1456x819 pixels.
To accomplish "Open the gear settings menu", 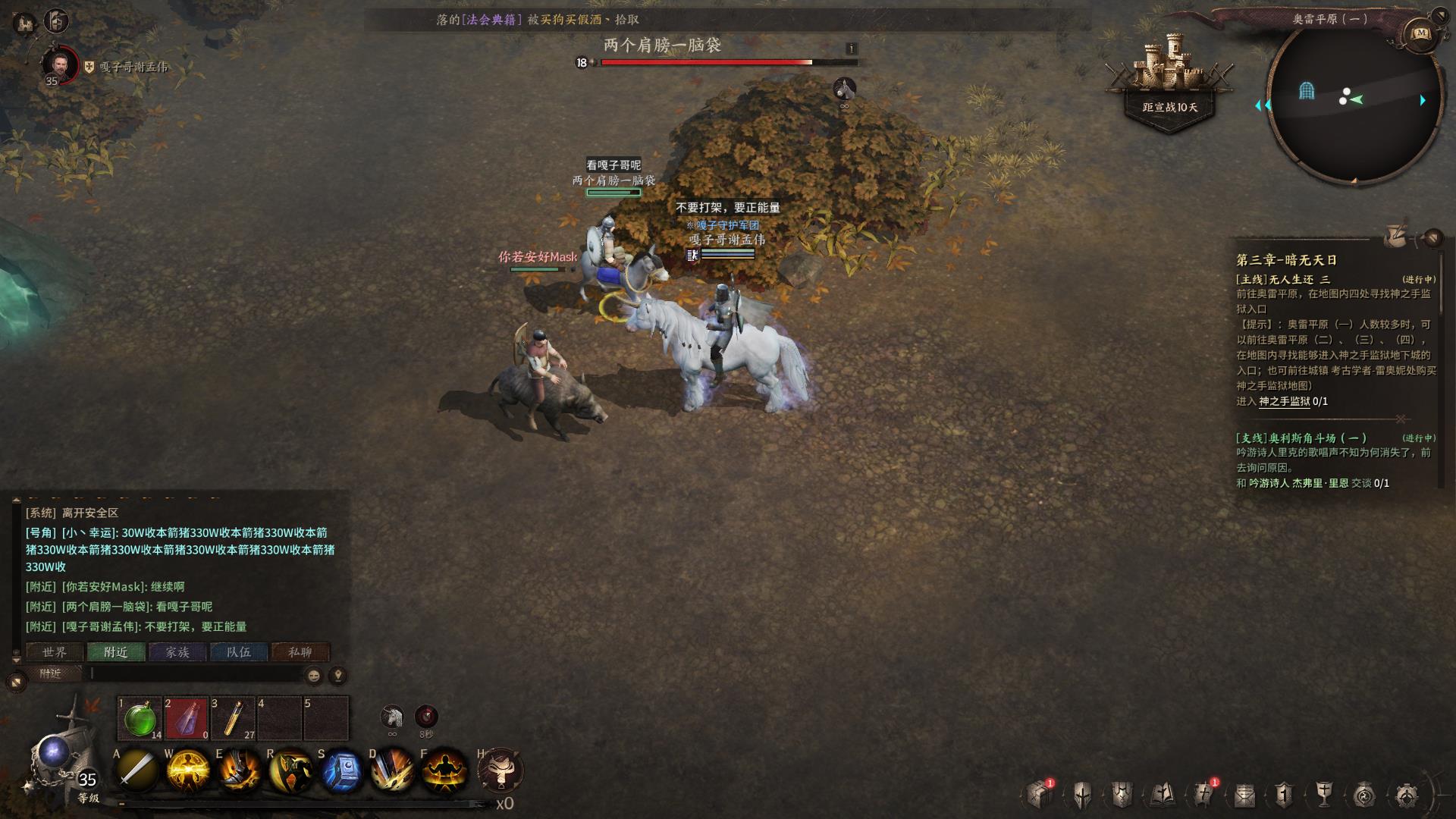I will point(1407,795).
